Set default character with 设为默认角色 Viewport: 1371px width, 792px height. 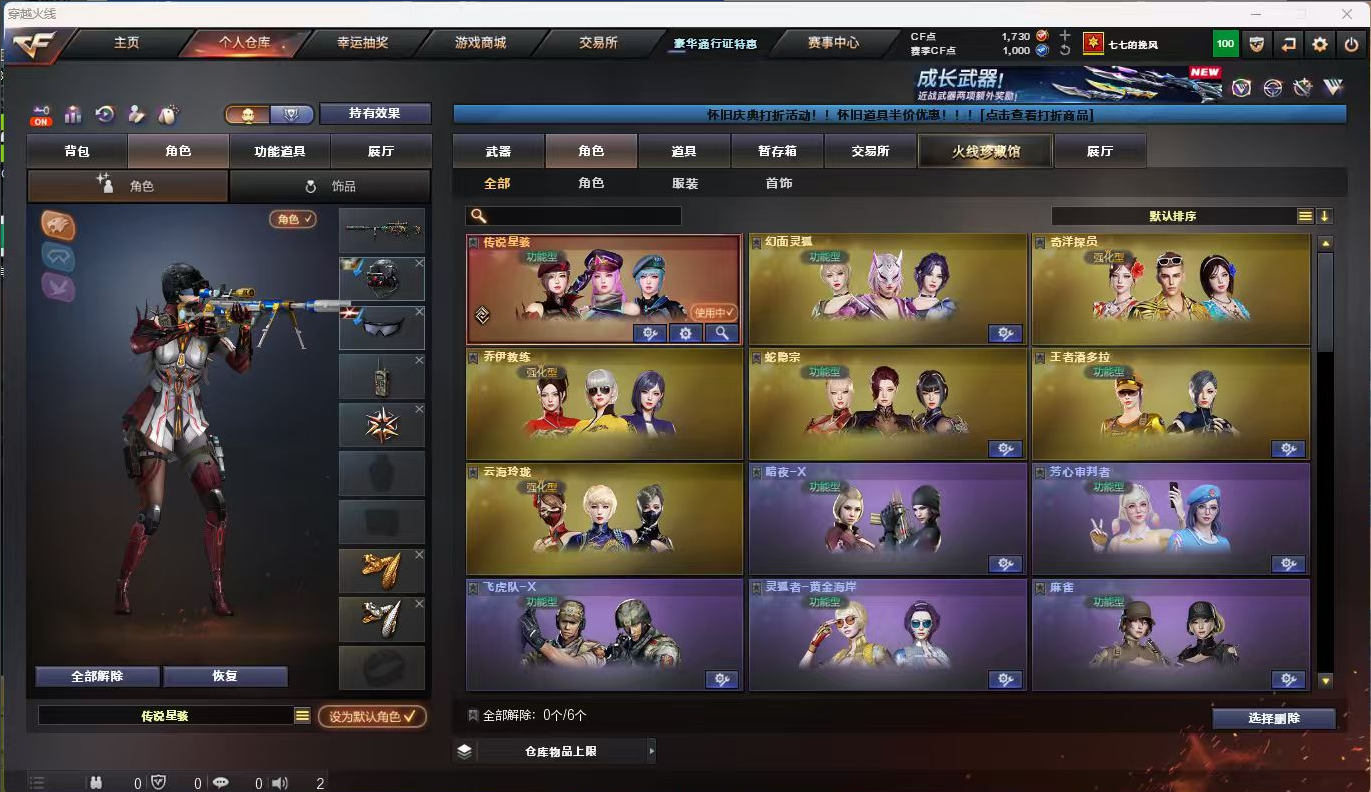(372, 716)
